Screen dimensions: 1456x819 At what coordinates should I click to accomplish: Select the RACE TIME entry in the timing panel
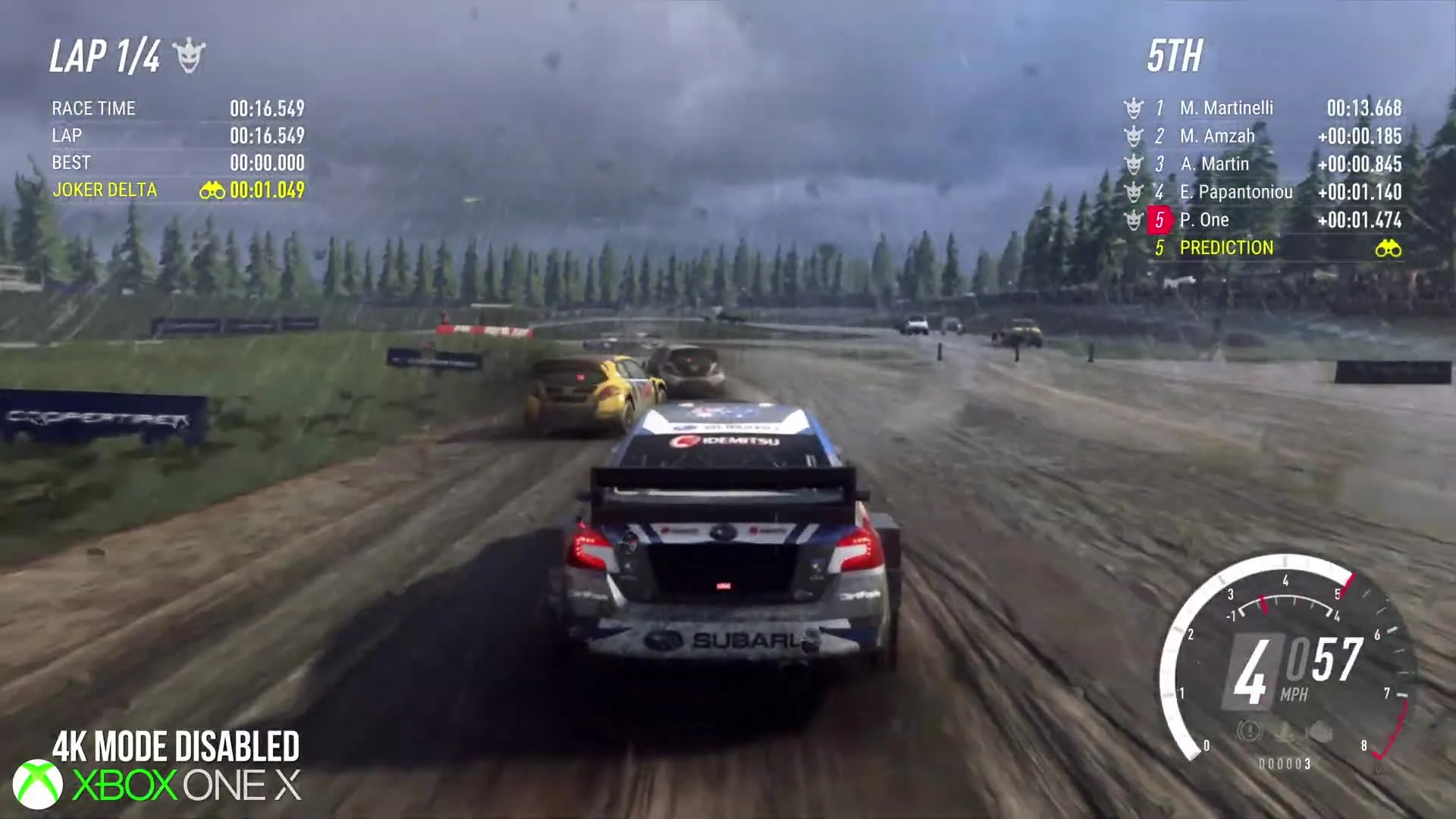point(93,108)
